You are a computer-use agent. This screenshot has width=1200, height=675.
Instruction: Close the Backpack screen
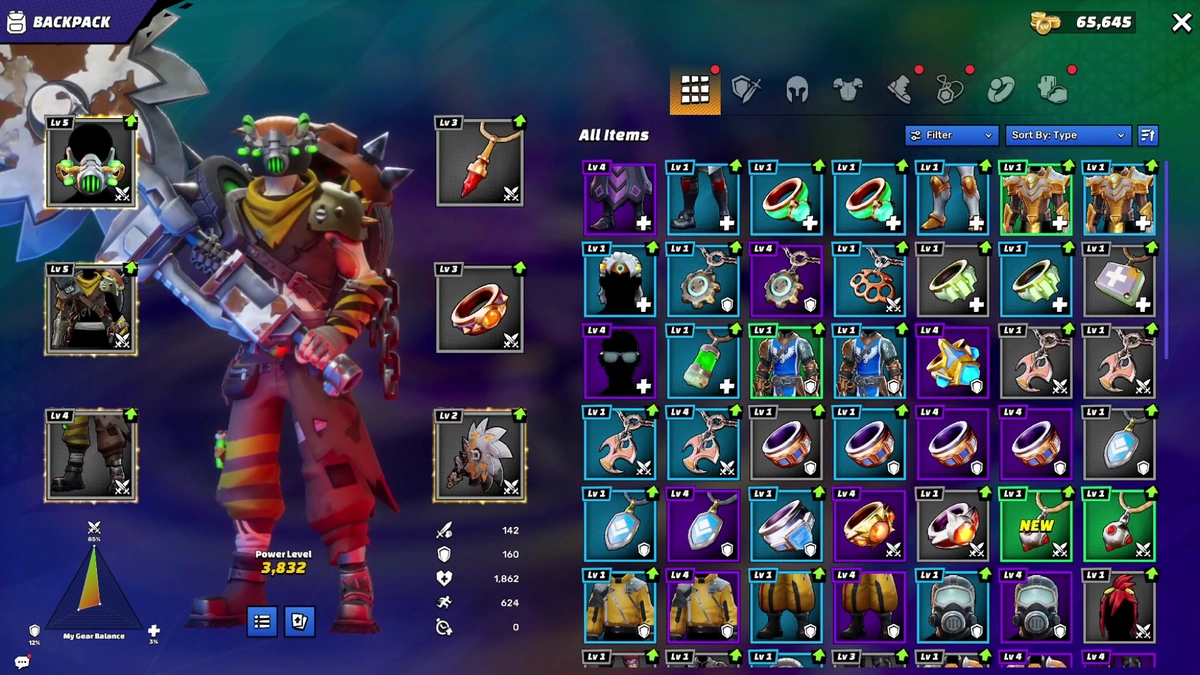1181,23
